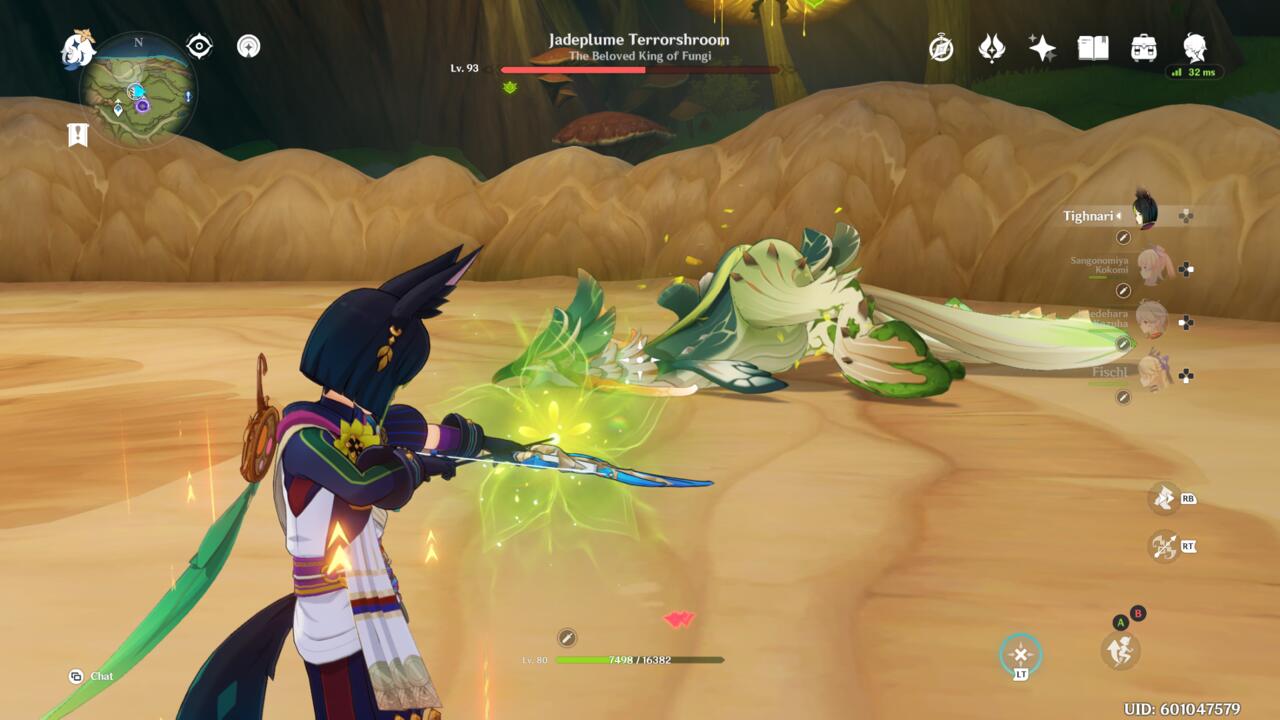Toggle the eye-shaped Elemental Sight icon
This screenshot has height=720, width=1280.
point(199,46)
